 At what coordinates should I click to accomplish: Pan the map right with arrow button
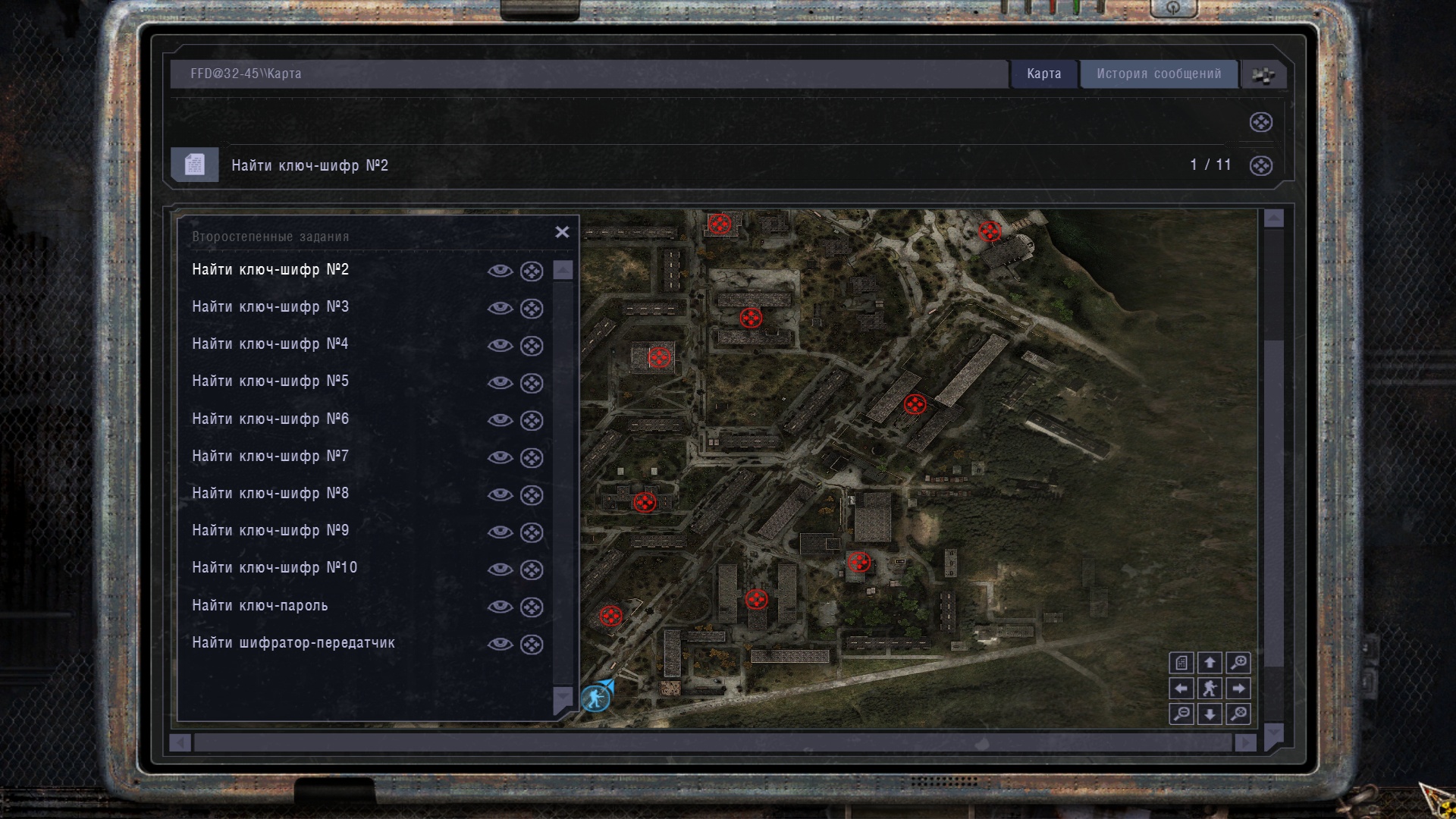click(x=1238, y=689)
